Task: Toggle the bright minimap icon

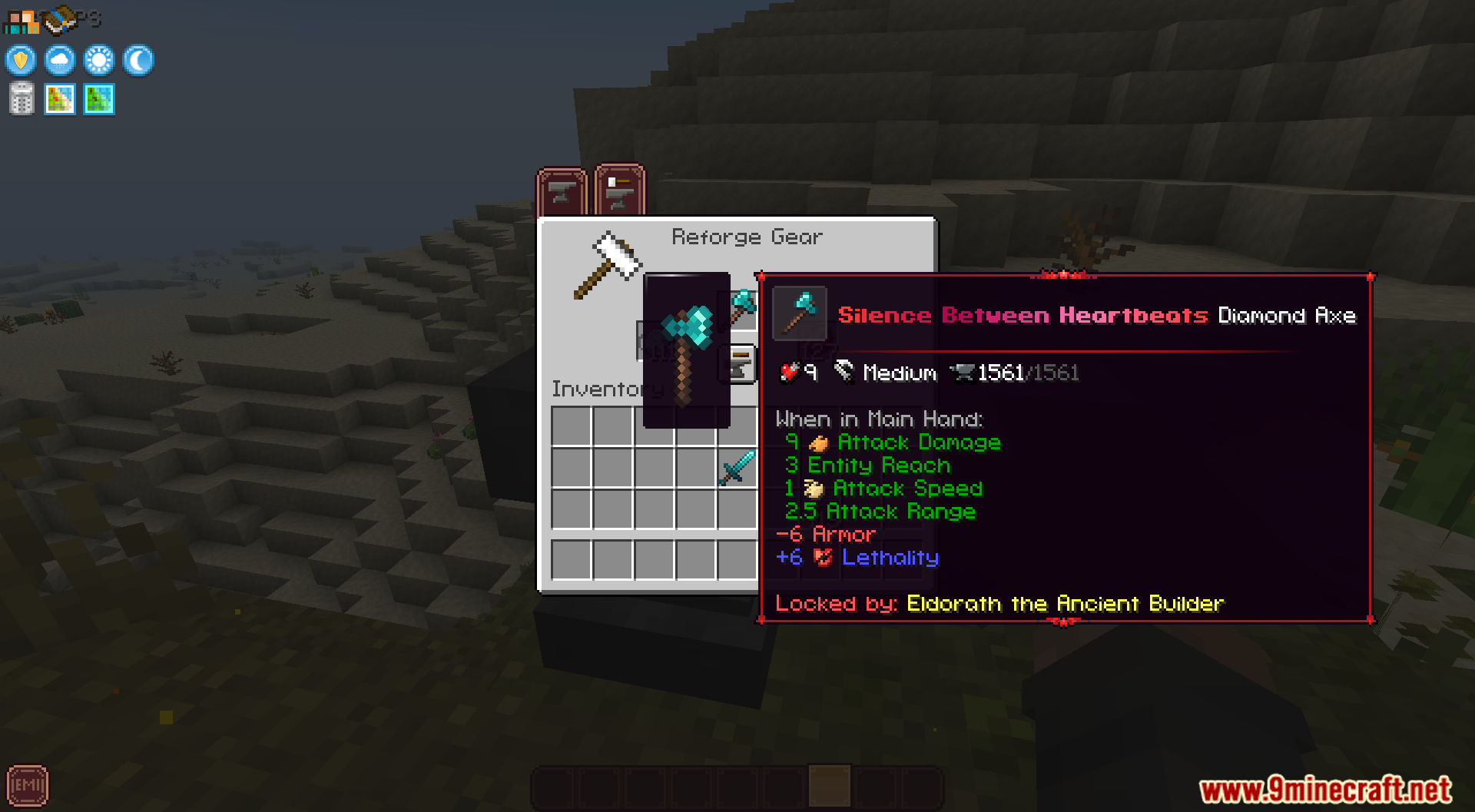Action: (59, 99)
